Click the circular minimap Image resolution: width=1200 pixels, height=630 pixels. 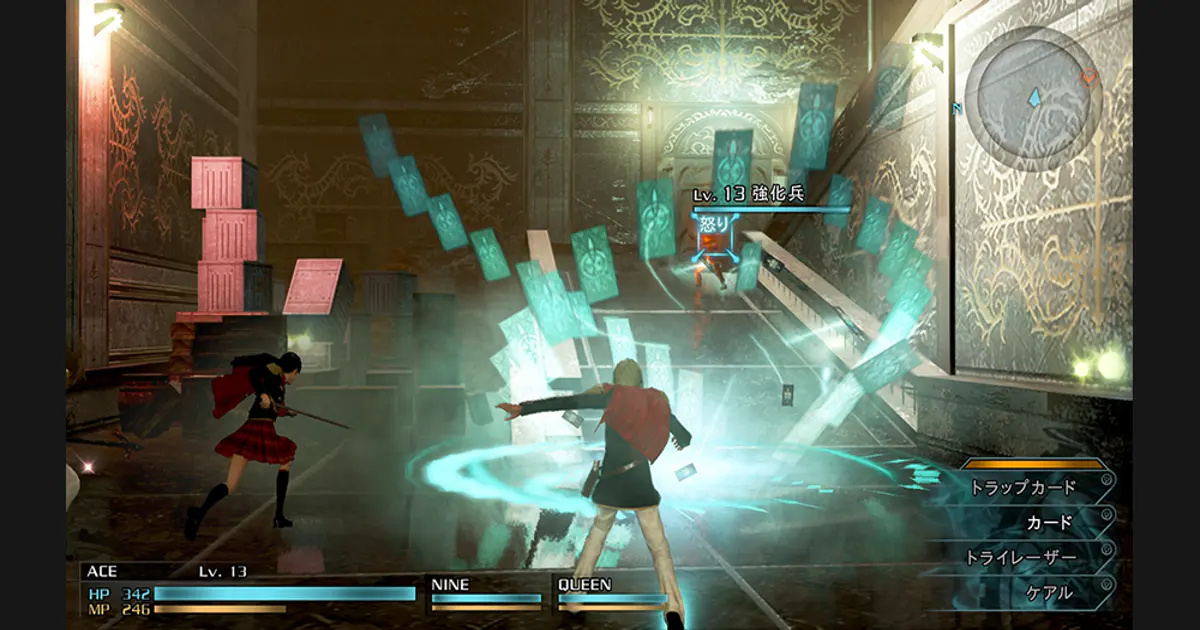point(1039,98)
